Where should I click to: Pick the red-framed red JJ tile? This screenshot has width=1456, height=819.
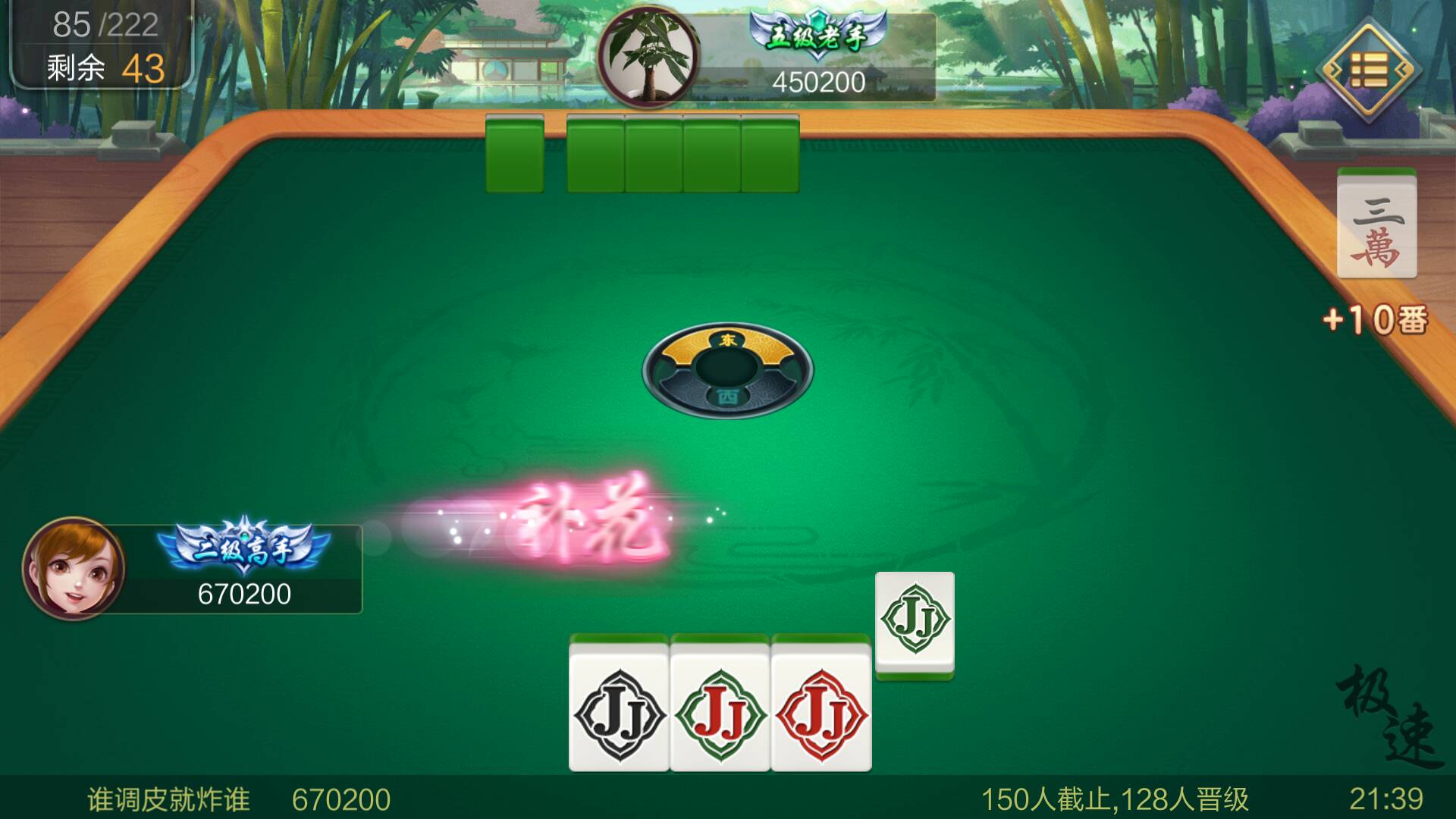[821, 713]
